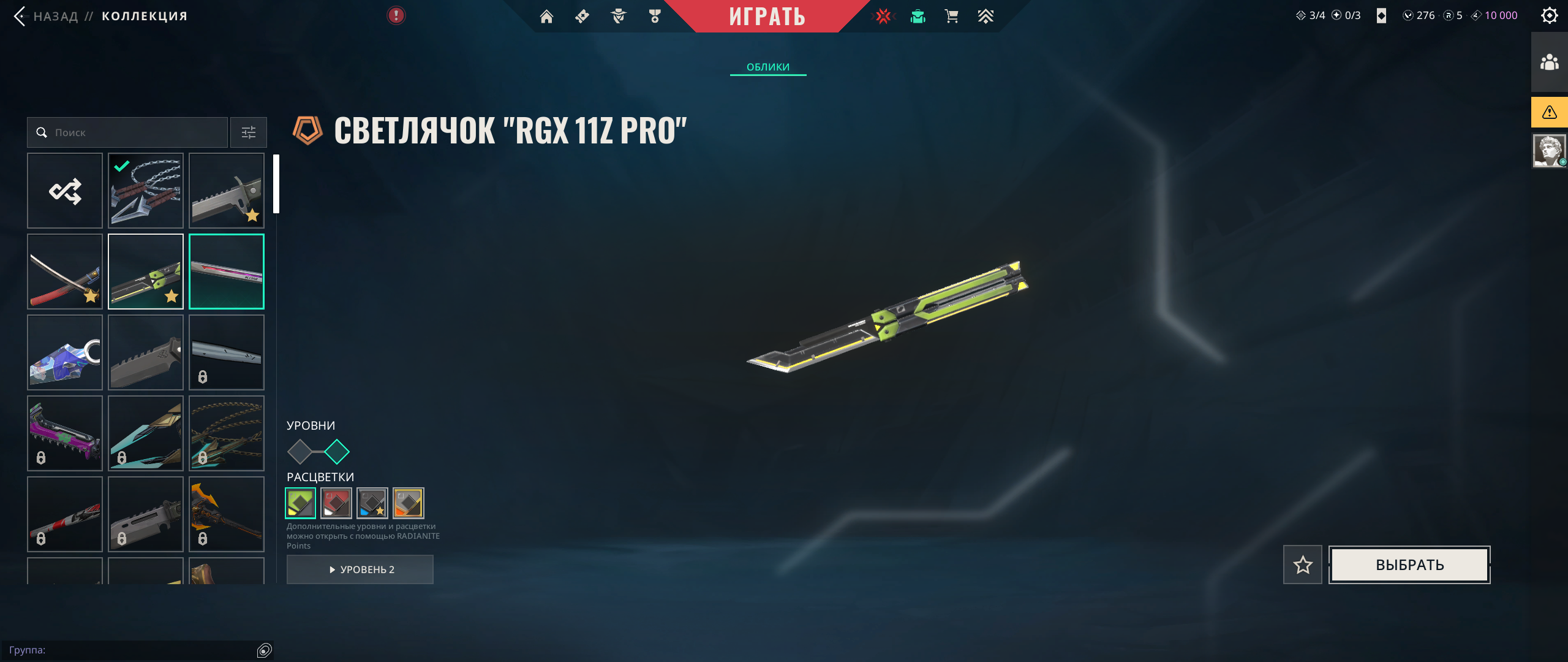Open the skin filter options
This screenshot has width=1568, height=662.
pos(249,132)
